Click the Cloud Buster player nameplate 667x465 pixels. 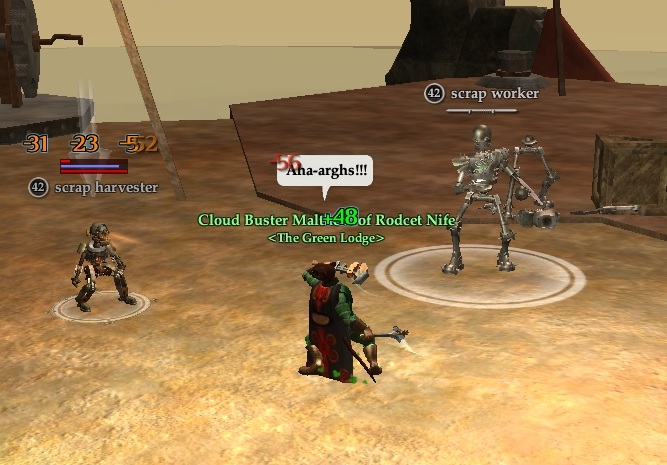[x=326, y=220]
